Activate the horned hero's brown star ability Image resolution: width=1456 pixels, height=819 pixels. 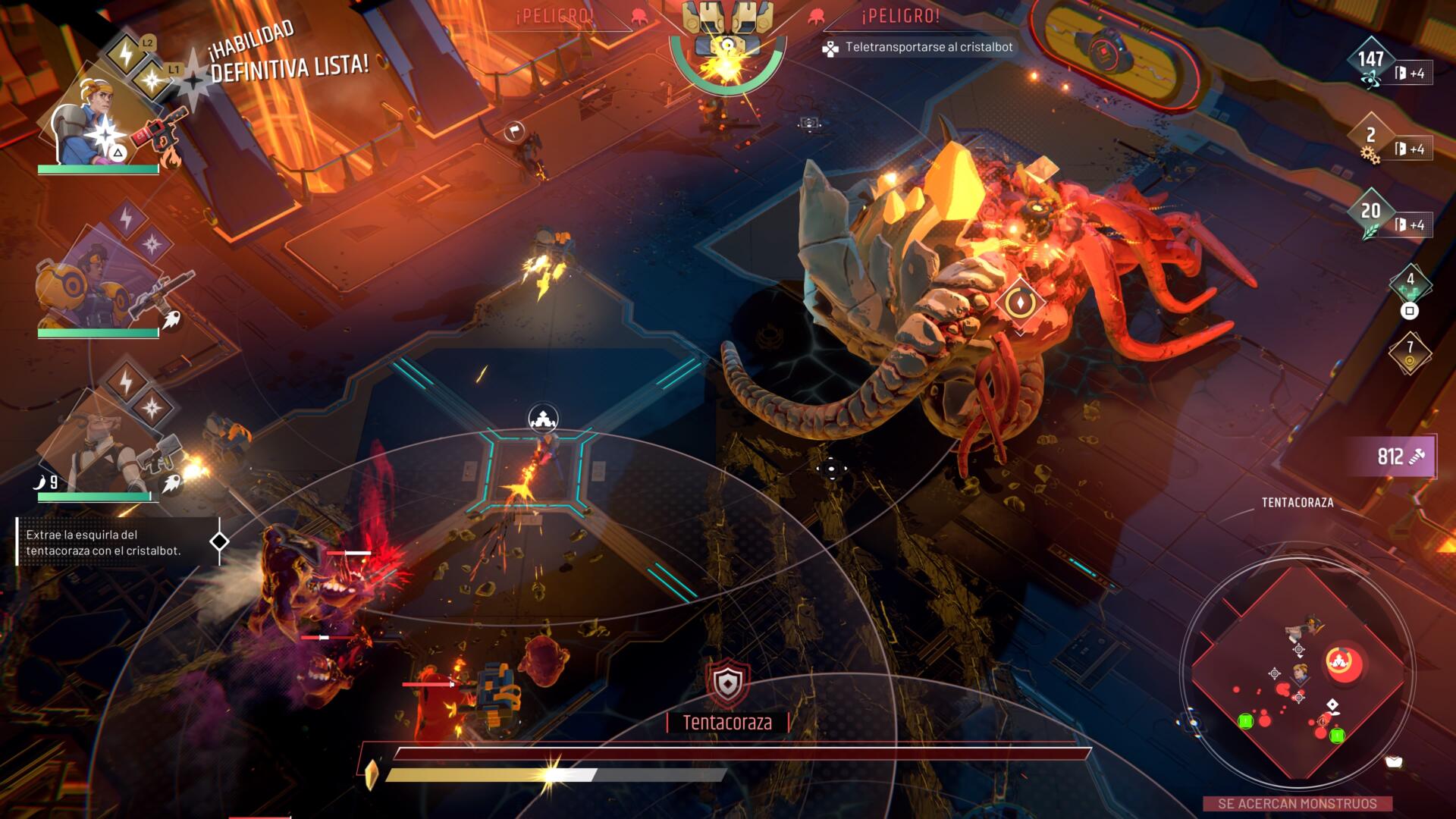pyautogui.click(x=152, y=407)
